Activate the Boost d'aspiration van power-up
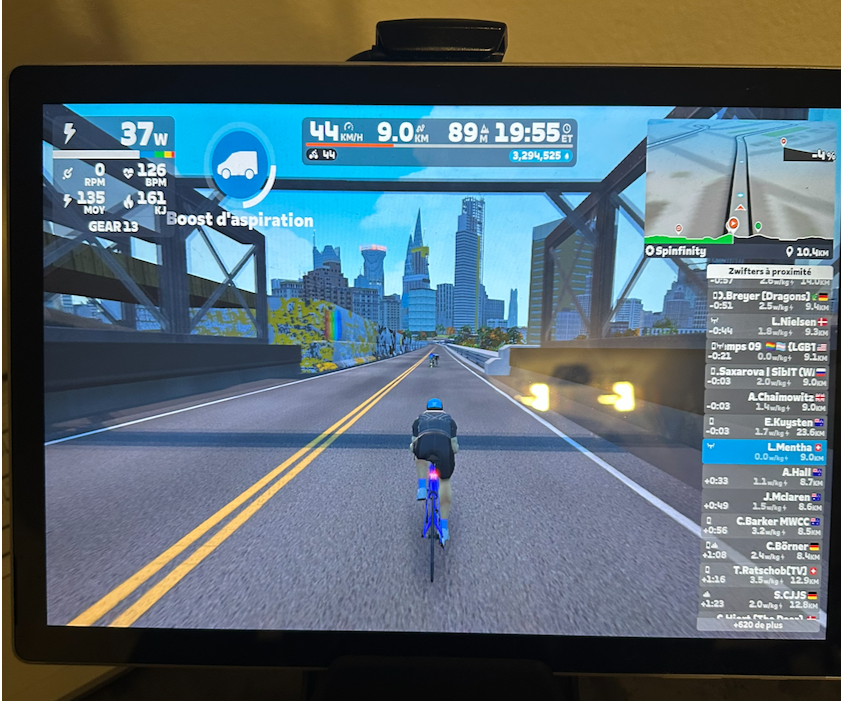841x701 pixels. [239, 167]
